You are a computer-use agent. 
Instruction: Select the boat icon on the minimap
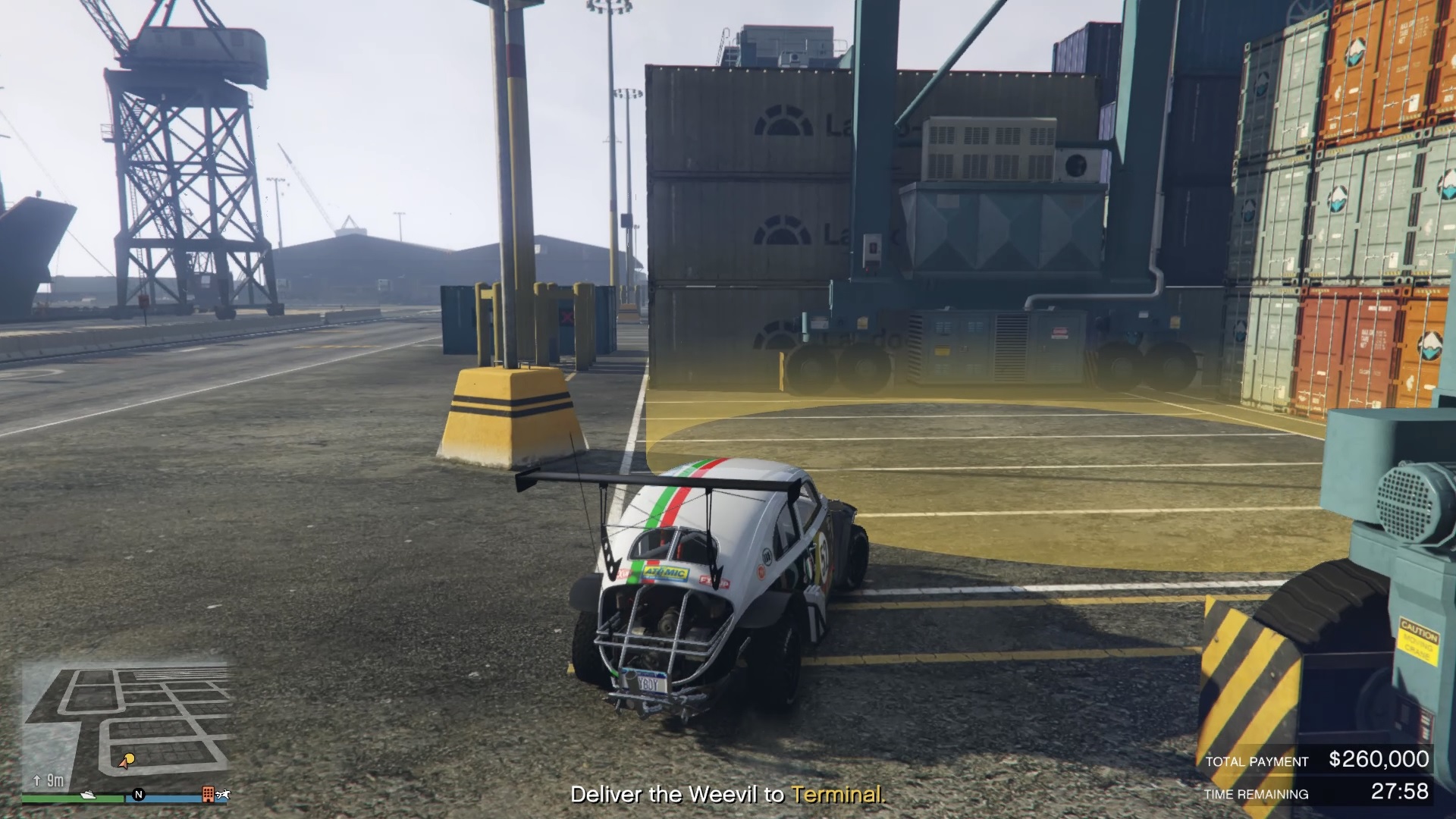pos(88,796)
